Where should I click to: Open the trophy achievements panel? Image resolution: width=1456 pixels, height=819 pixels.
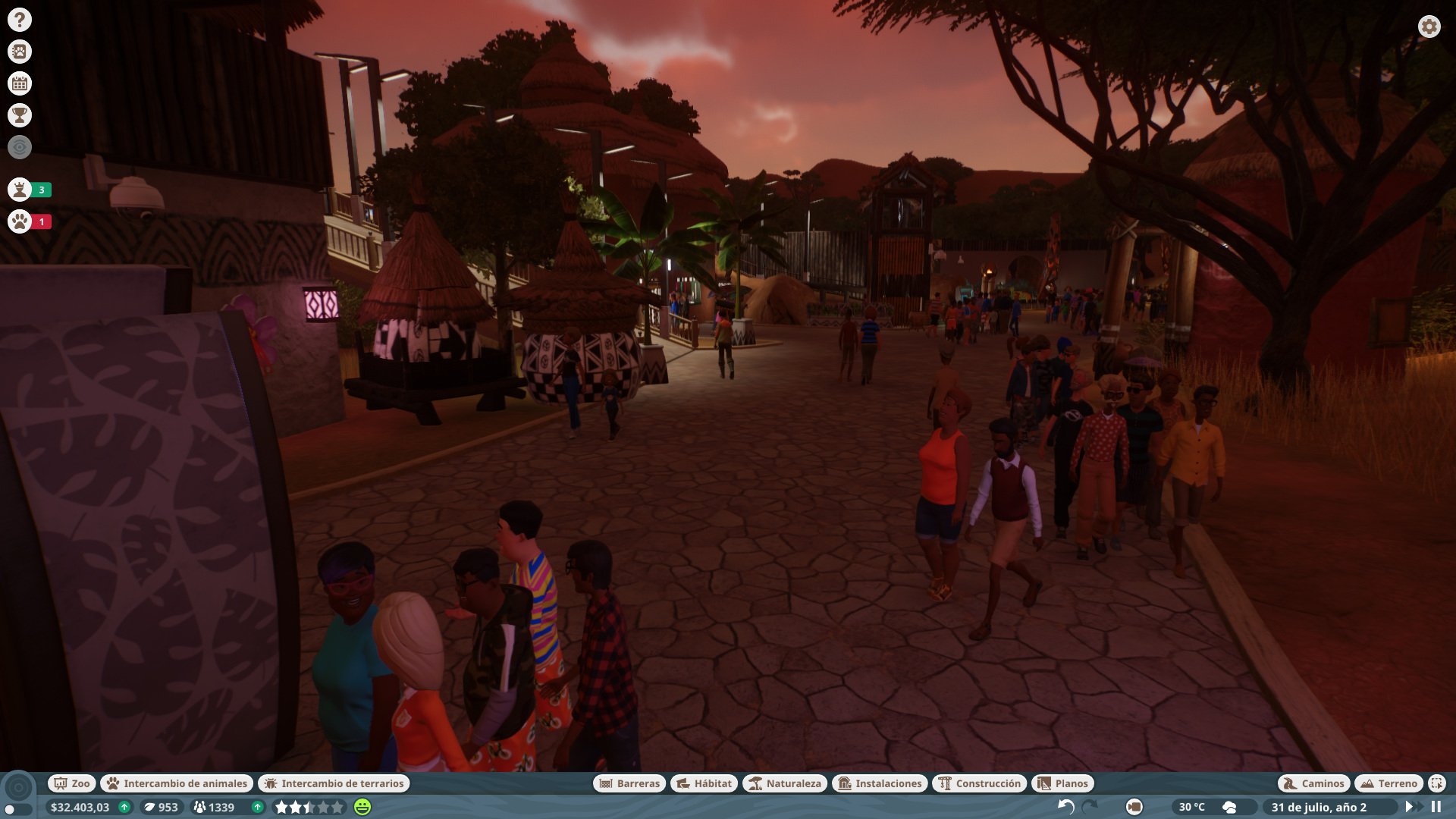point(20,115)
